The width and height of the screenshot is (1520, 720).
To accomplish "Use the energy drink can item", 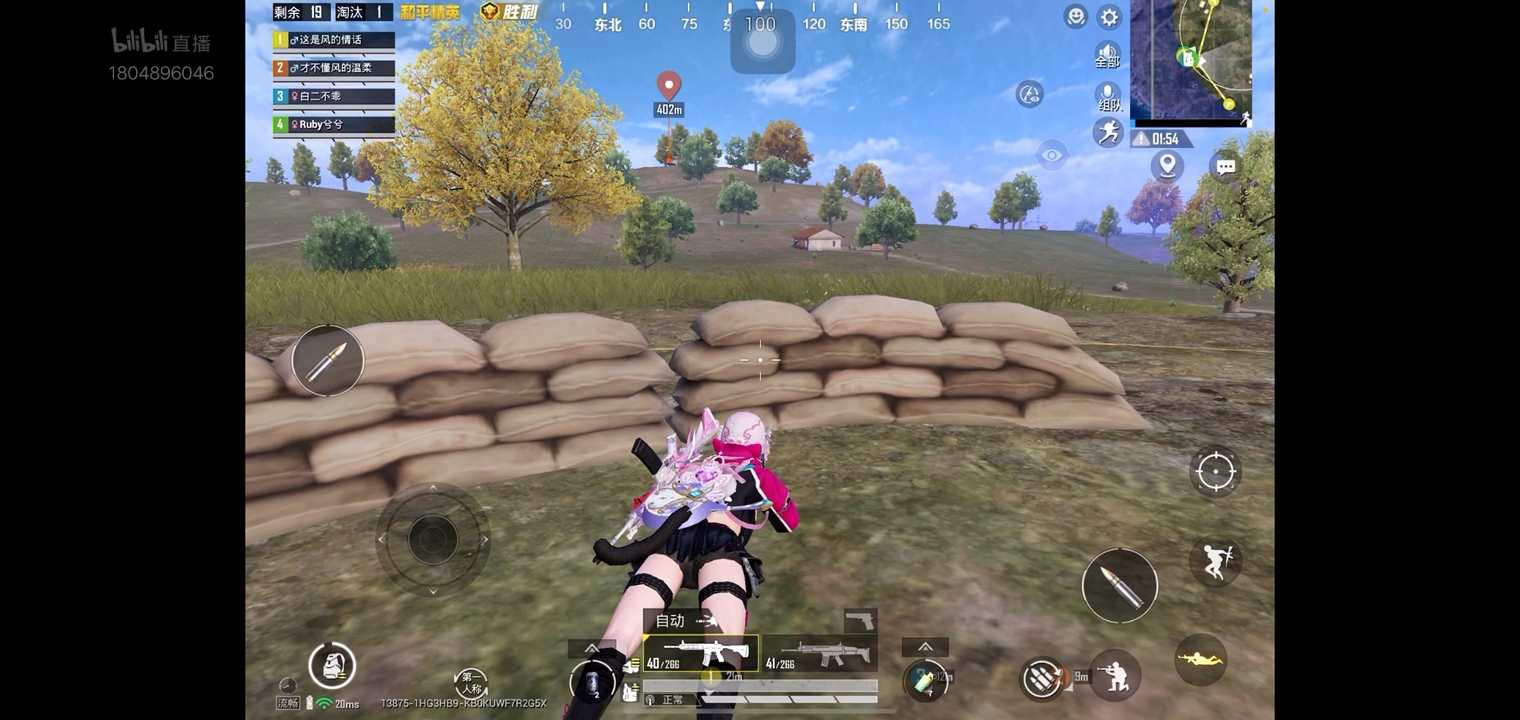I will [924, 679].
